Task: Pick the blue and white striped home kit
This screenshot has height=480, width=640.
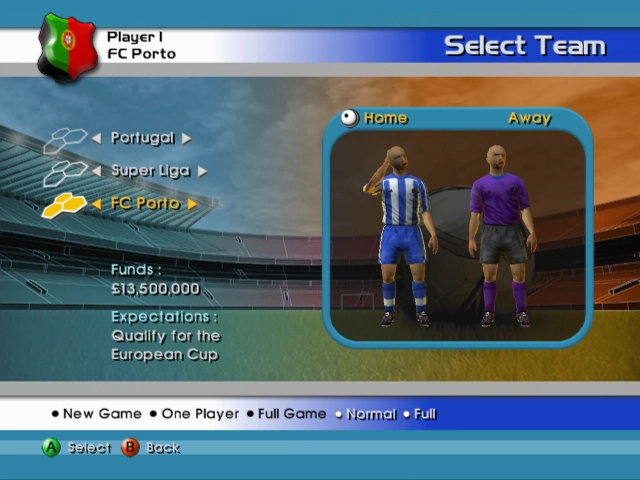Action: coord(403,235)
